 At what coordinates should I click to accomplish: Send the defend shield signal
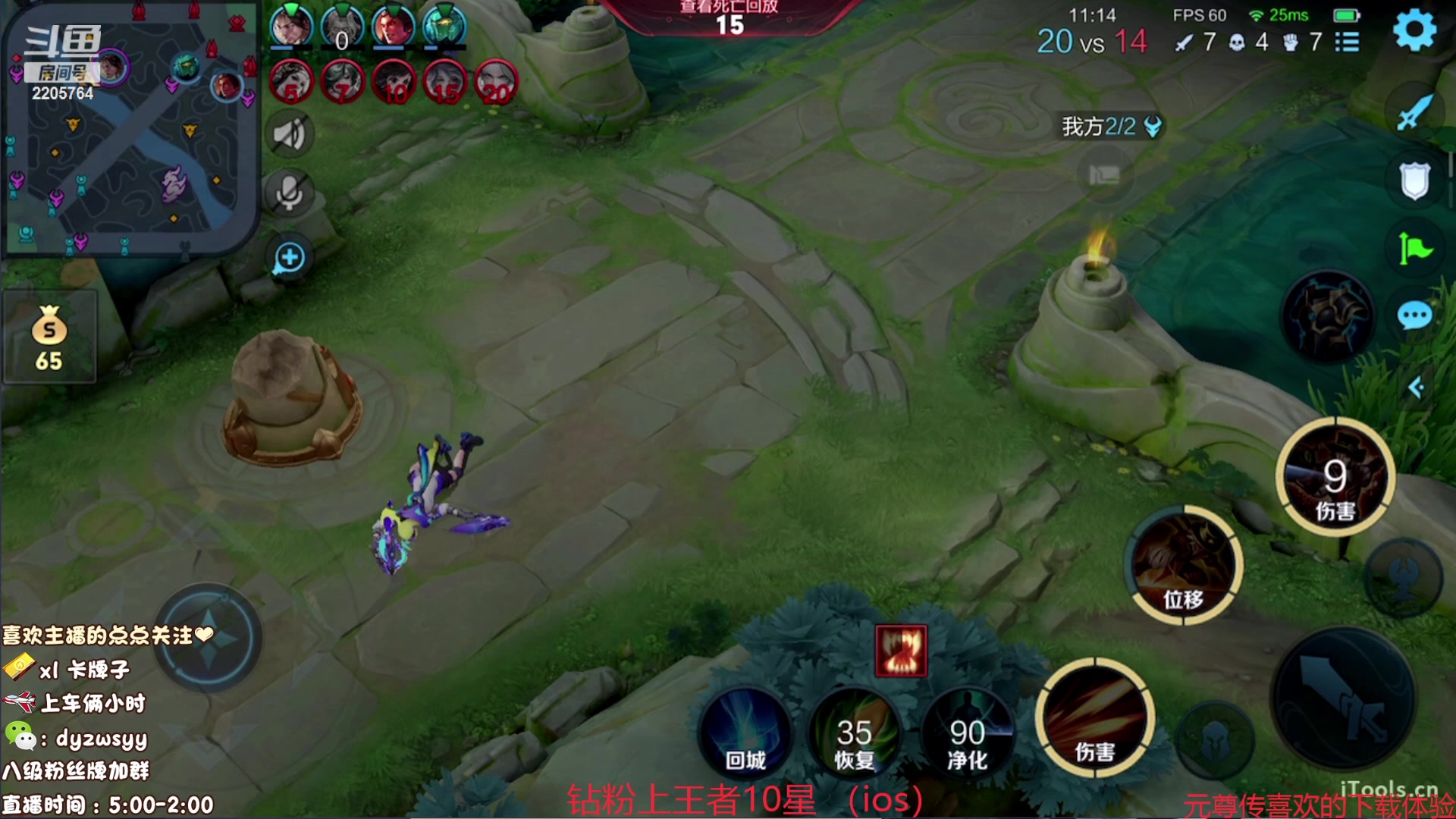(x=1414, y=180)
